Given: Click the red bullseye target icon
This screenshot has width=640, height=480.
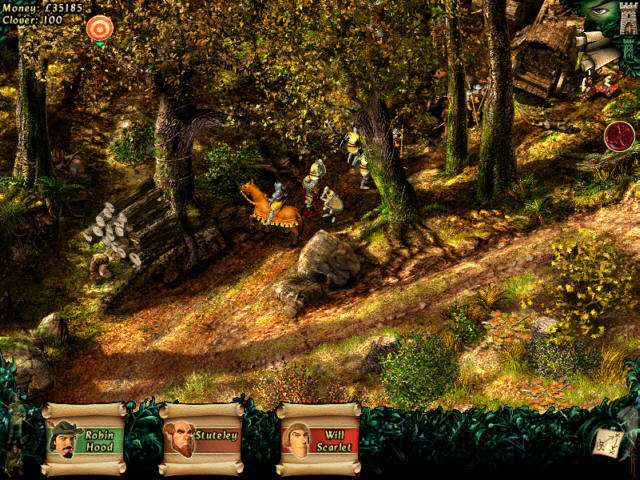Looking at the screenshot, I should coord(99,29).
